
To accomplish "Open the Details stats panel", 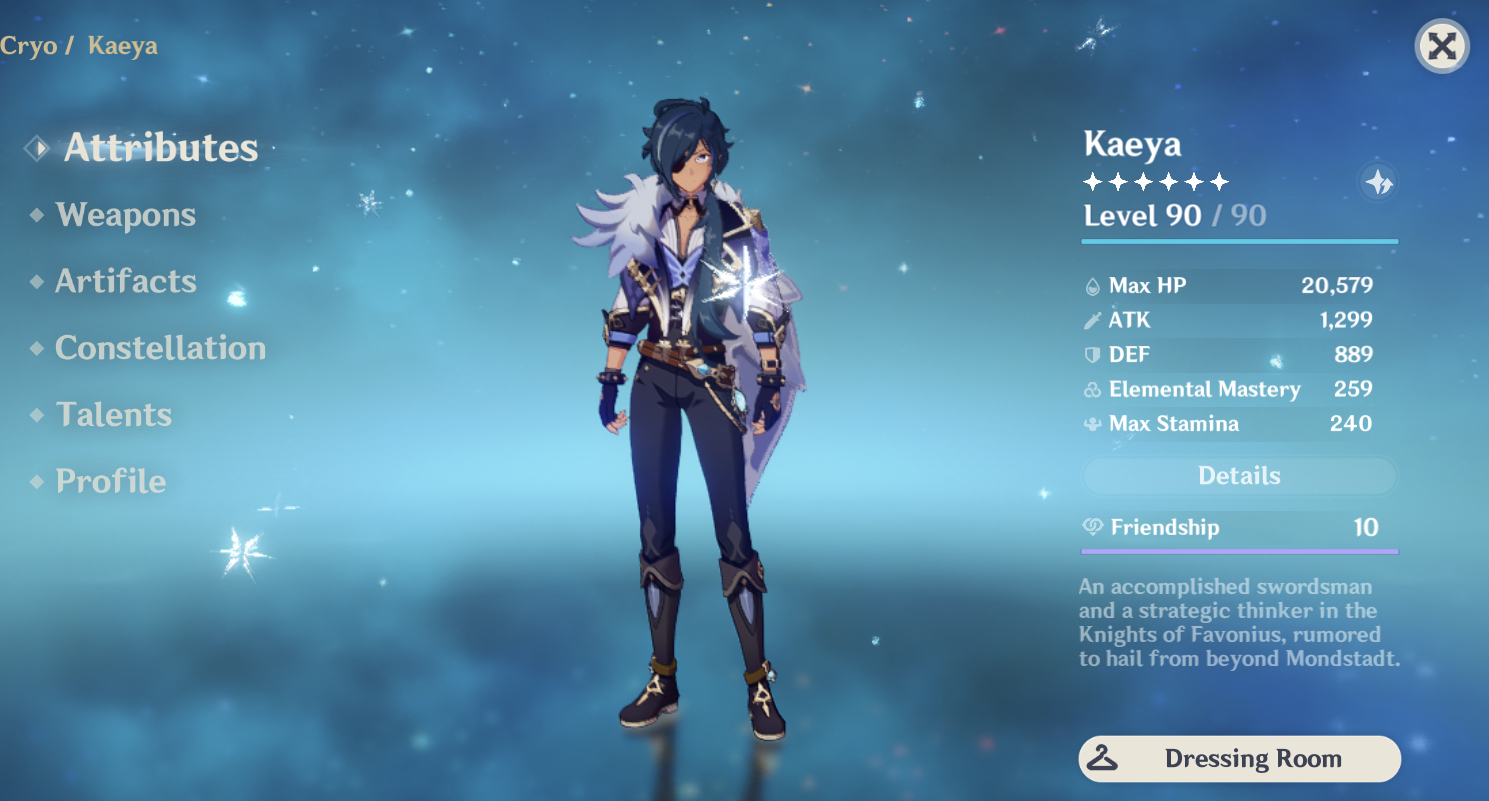I will click(x=1238, y=475).
